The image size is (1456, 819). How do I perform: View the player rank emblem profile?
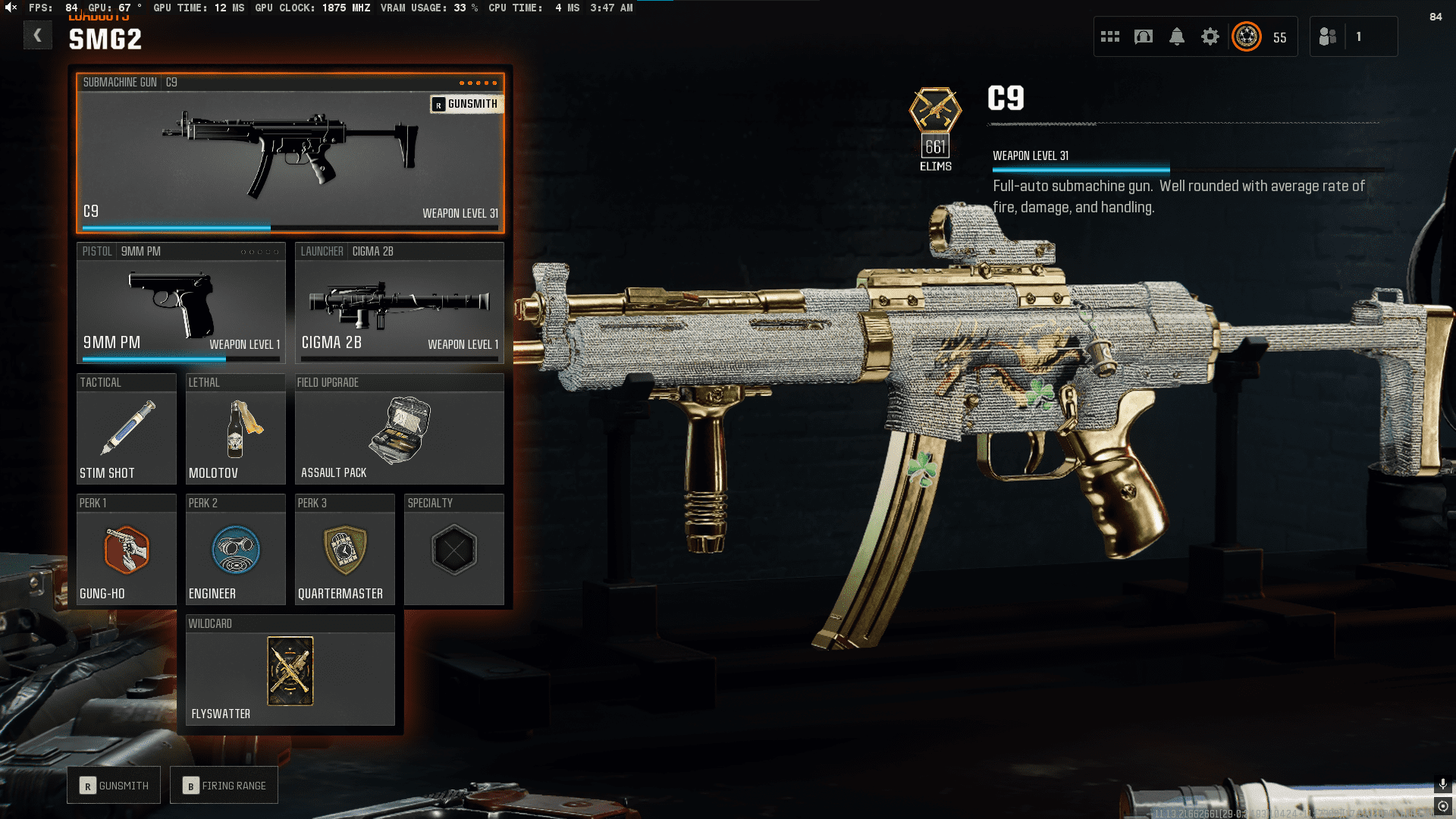click(1247, 36)
